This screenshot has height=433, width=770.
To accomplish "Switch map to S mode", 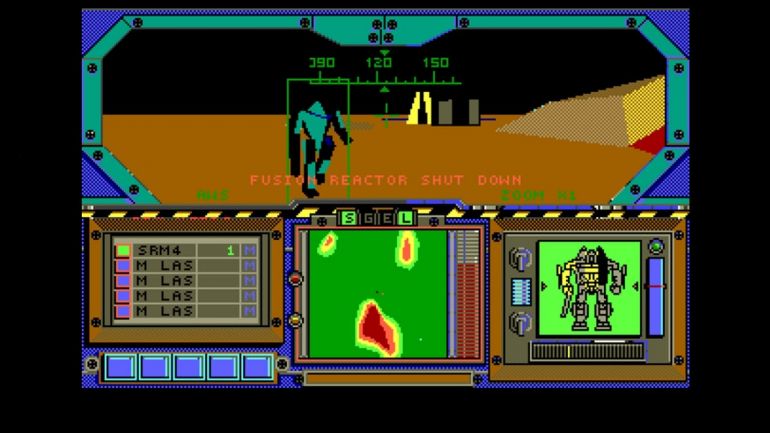I will [349, 218].
